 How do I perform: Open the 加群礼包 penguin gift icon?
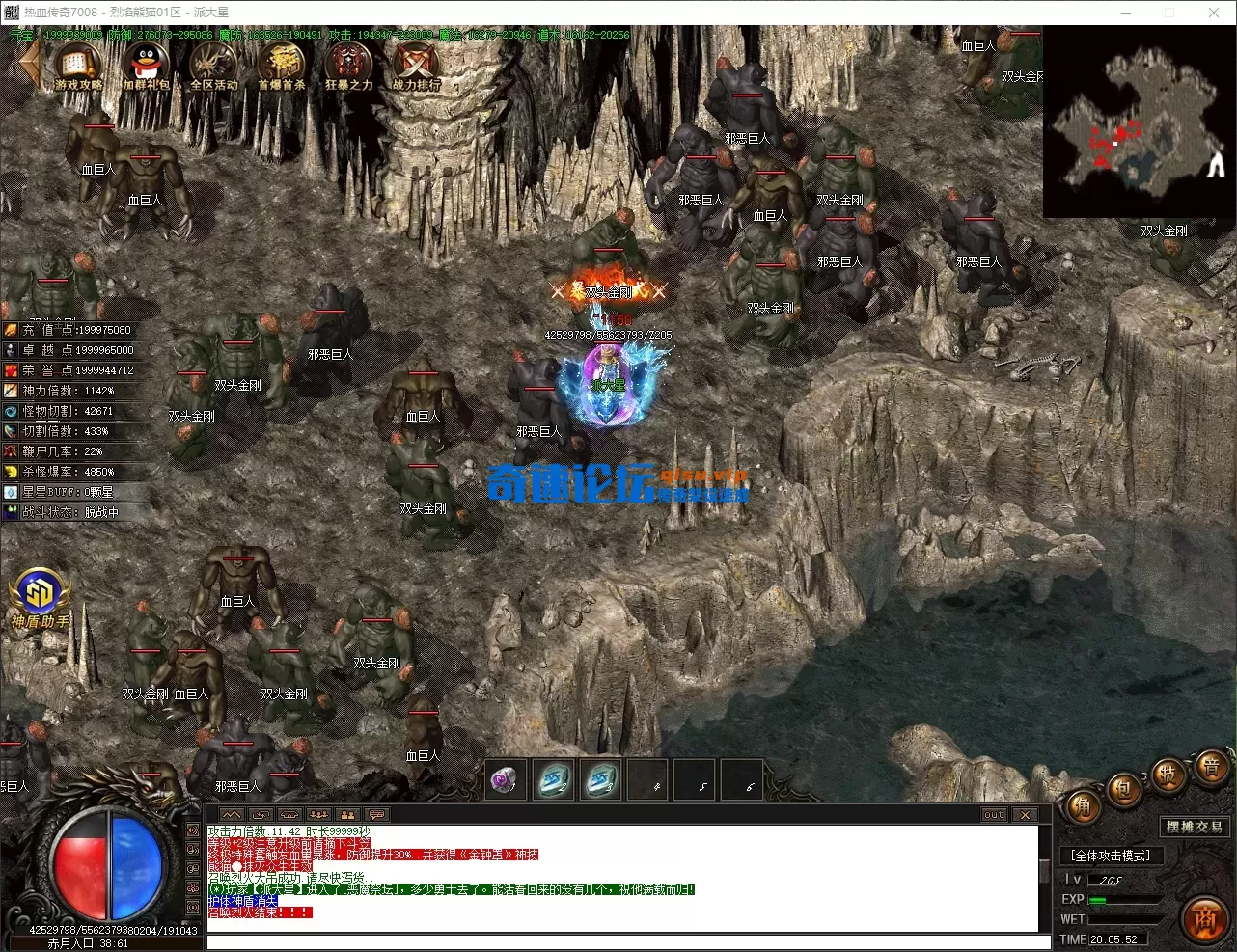click(x=146, y=67)
